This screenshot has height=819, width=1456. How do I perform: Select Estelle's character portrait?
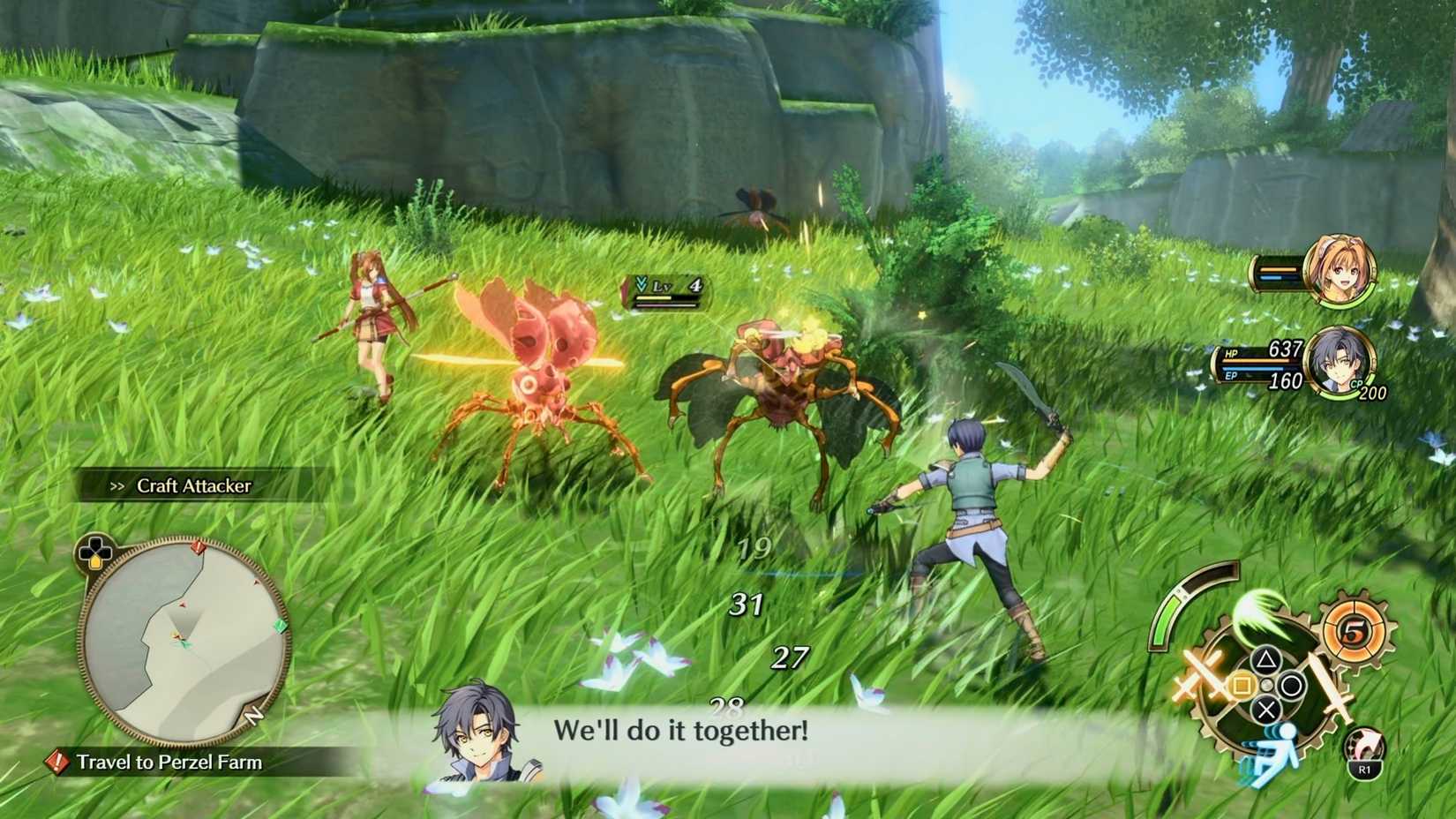[1339, 271]
